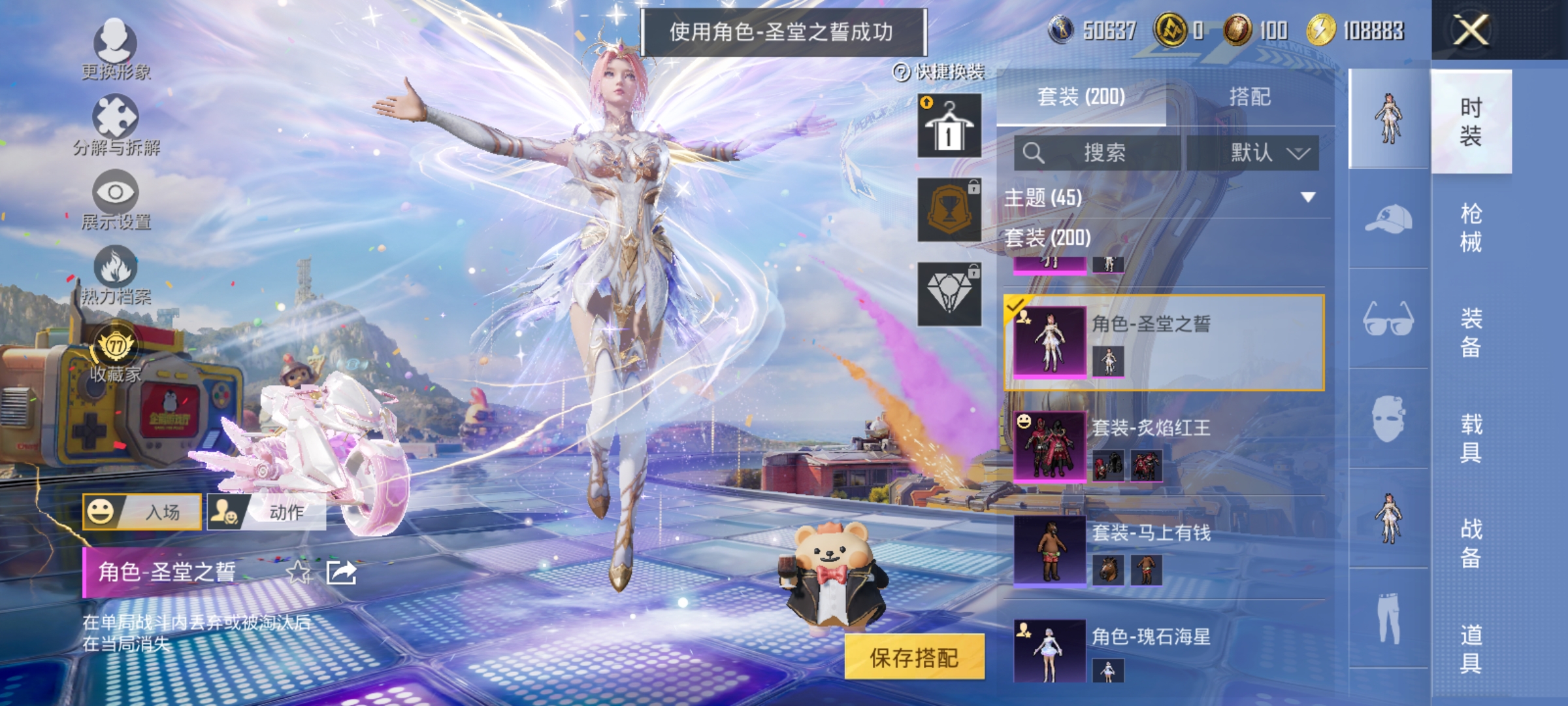Open the 热力档案 heat profile icon

116,268
